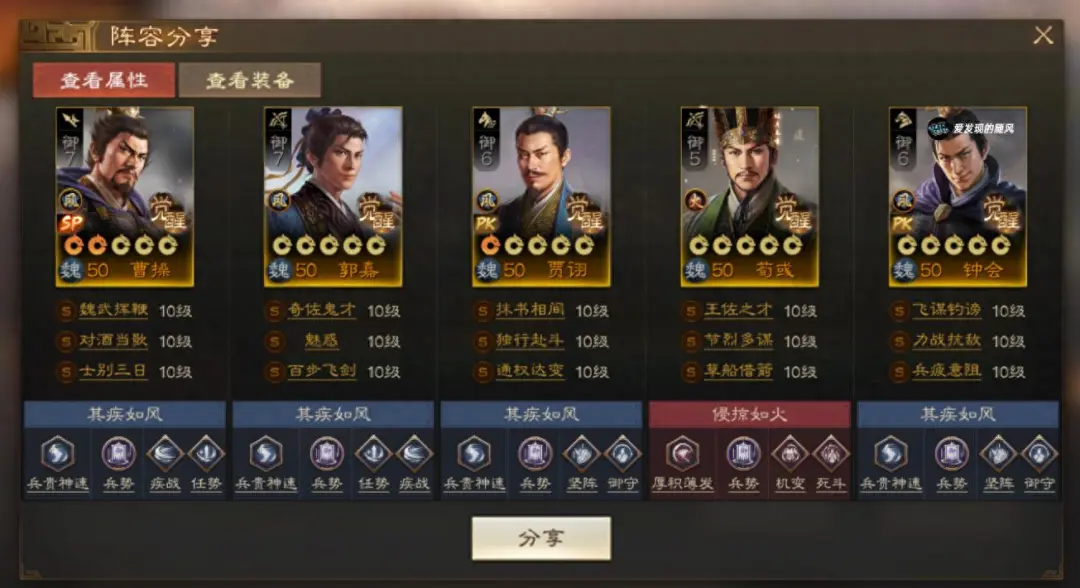This screenshot has width=1080, height=588.
Task: Select the 贾诩 hero card
Action: point(541,196)
